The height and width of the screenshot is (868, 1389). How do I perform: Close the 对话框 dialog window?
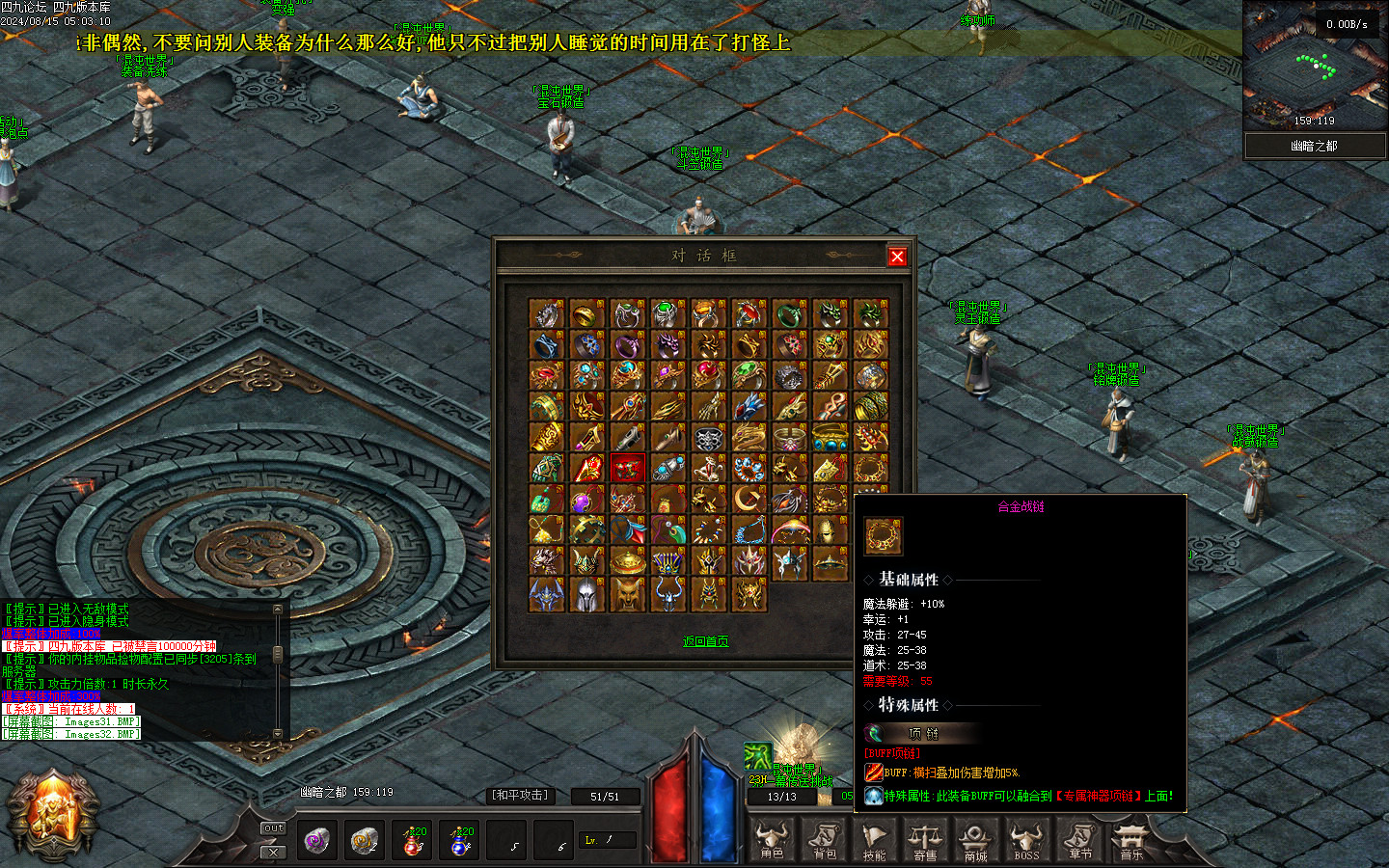pos(897,256)
